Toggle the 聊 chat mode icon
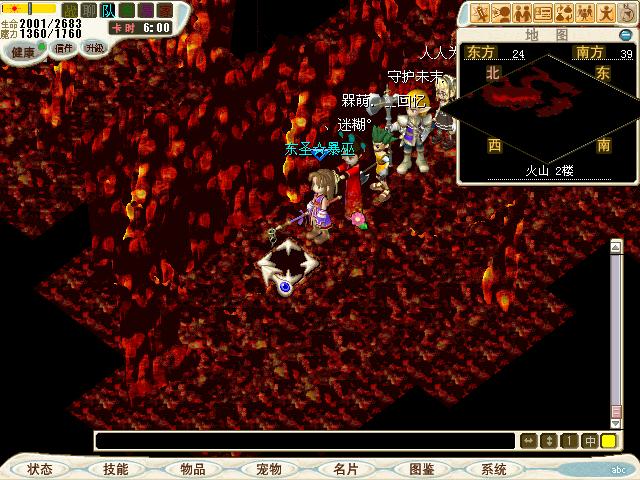 [x=88, y=11]
